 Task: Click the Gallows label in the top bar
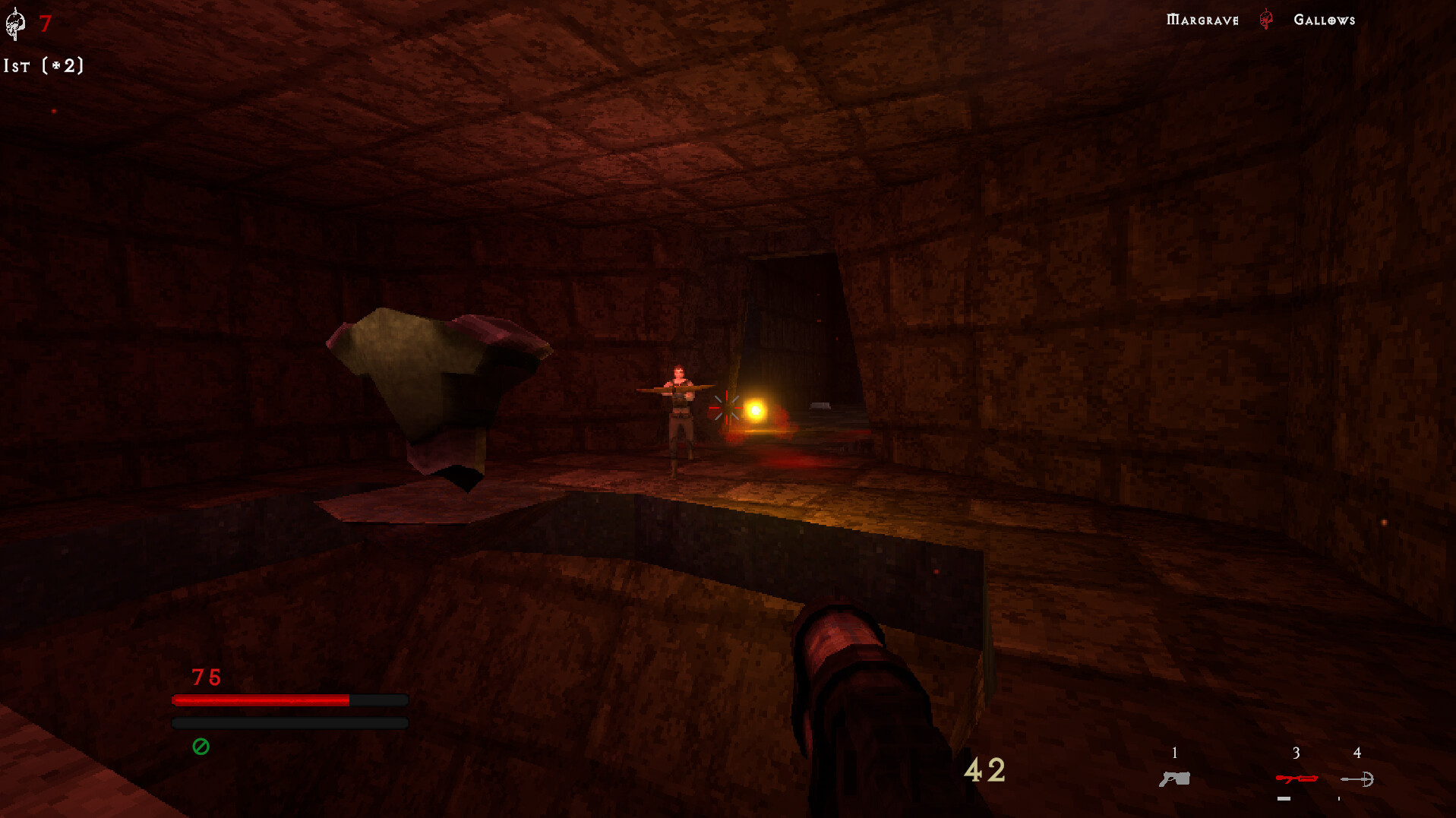(1324, 19)
